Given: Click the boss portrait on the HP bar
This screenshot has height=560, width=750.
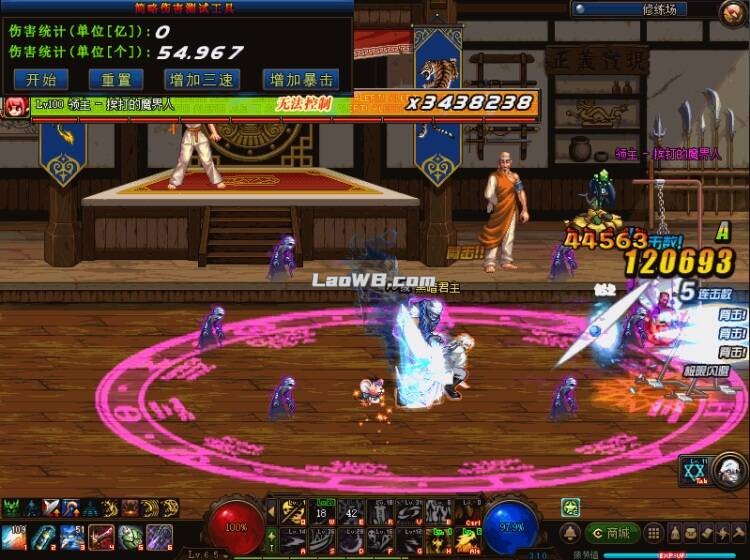Looking at the screenshot, I should click(x=15, y=105).
